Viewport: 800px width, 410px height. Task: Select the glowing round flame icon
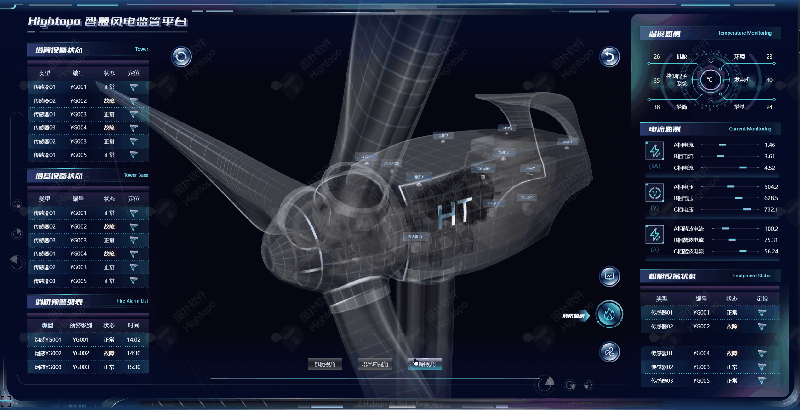tap(609, 314)
